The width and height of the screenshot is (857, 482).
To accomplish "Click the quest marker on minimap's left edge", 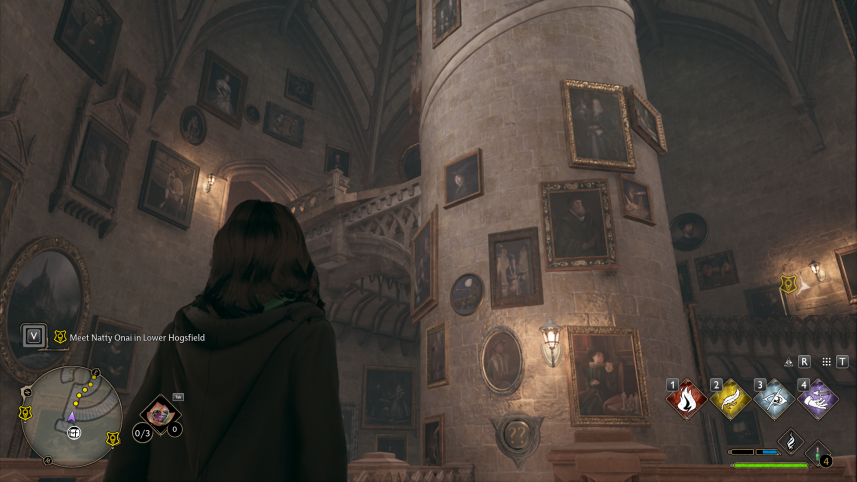I will click(26, 411).
